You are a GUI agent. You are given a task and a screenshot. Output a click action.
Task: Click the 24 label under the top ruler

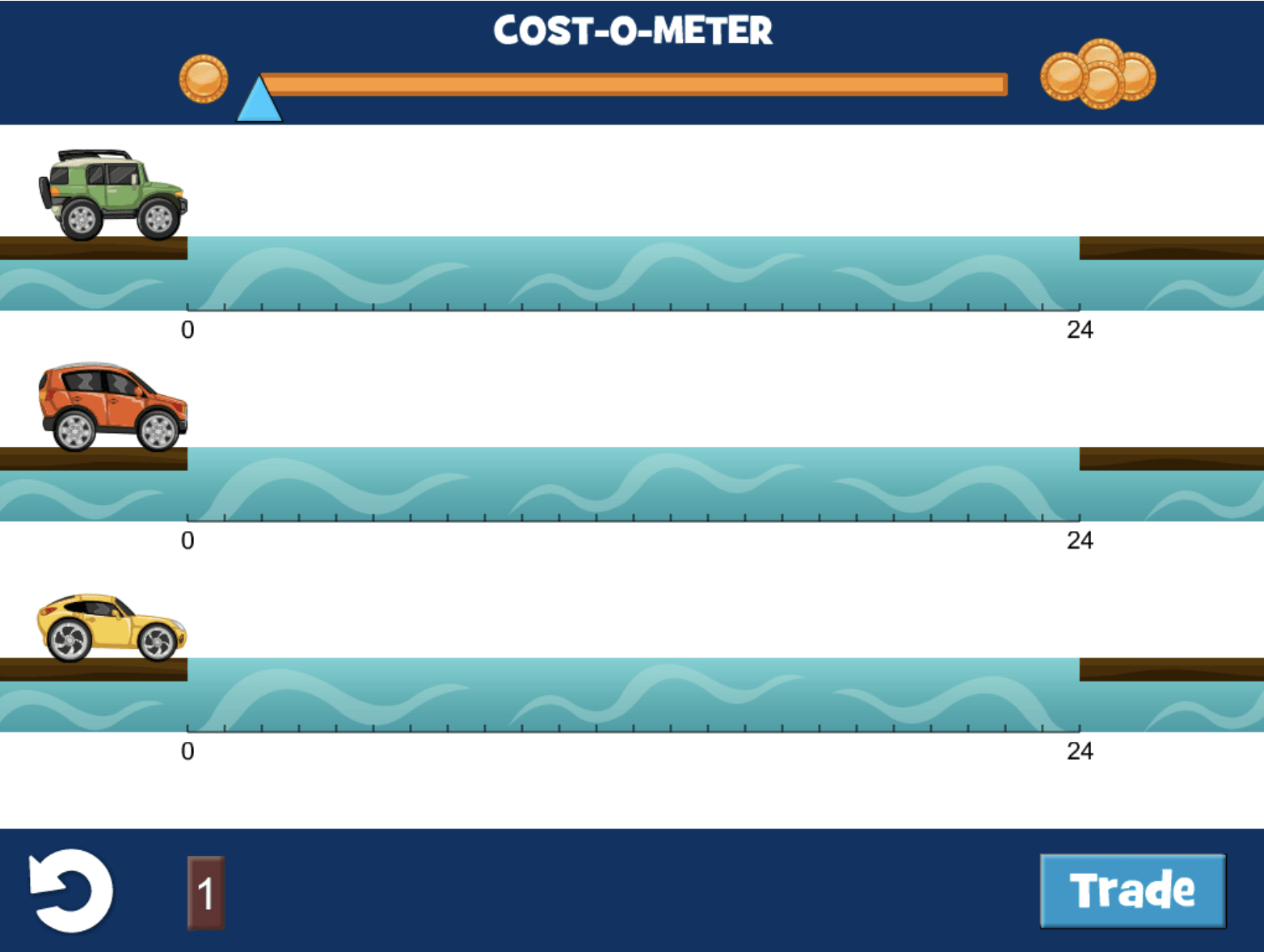click(x=1081, y=329)
